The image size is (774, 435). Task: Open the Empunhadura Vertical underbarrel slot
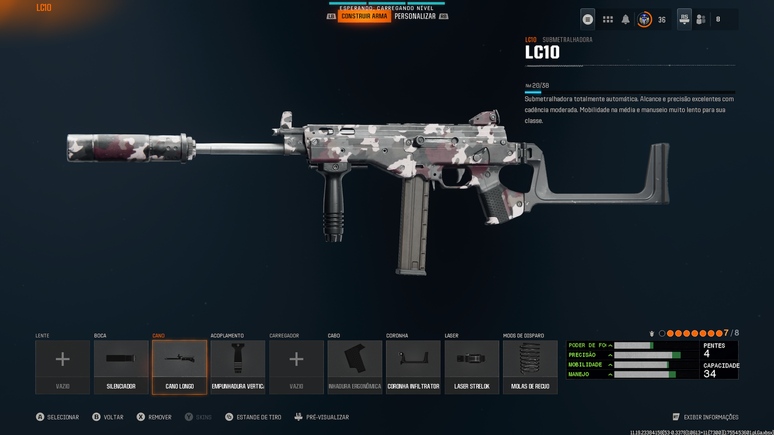(238, 366)
